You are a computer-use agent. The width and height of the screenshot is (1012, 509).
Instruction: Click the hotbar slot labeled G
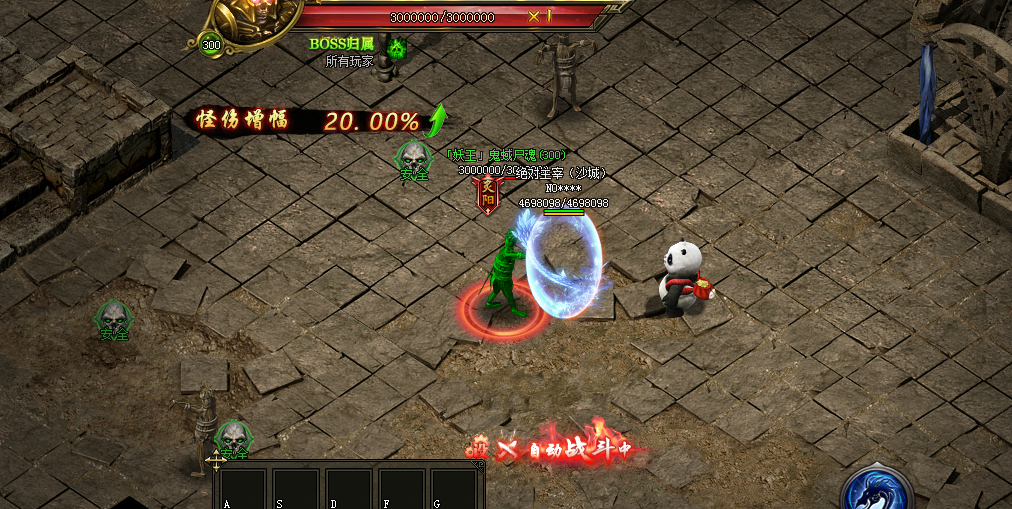pos(454,488)
